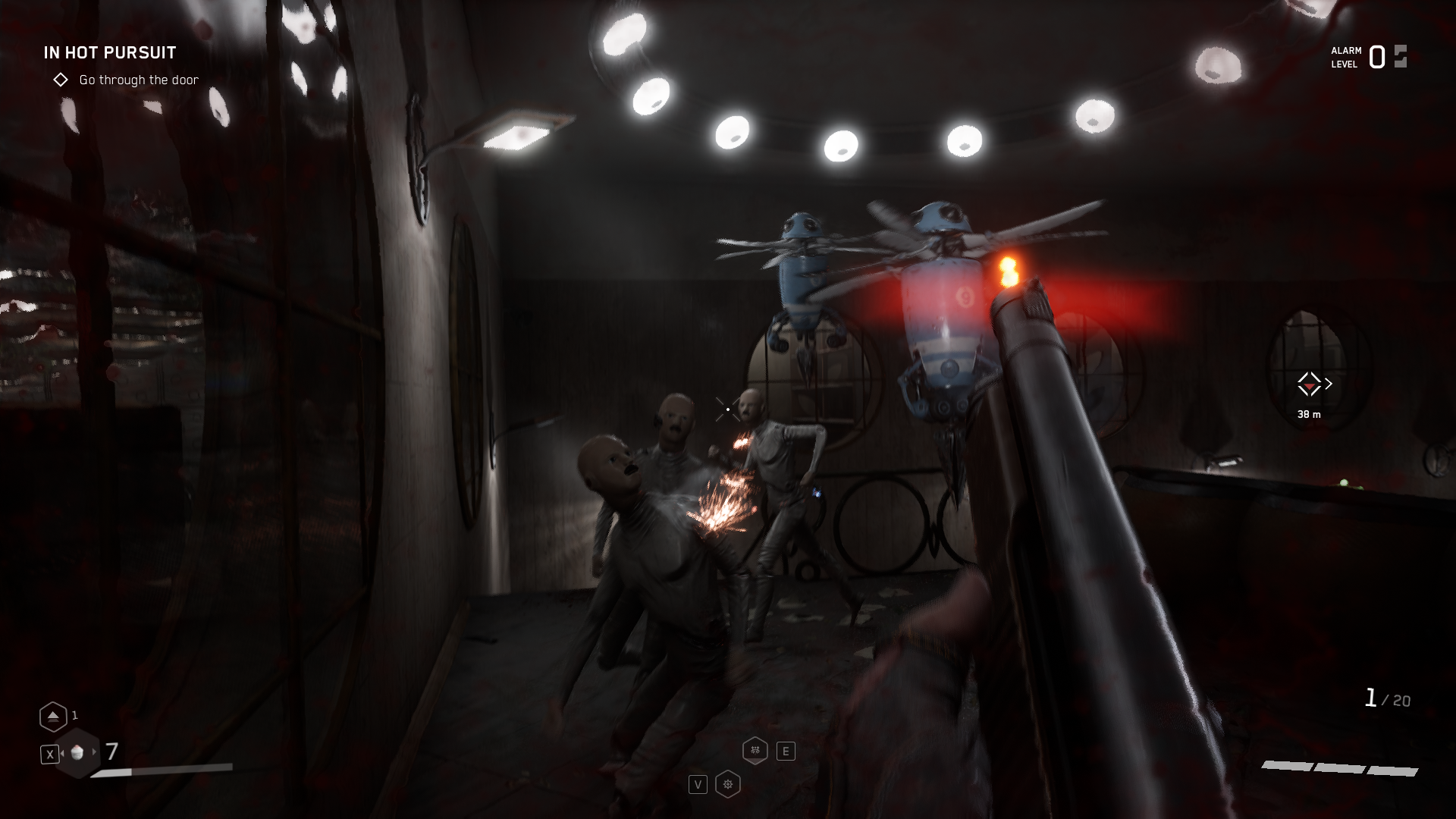Click the grenade count number 1
Image resolution: width=1456 pixels, height=819 pixels.
click(x=75, y=715)
